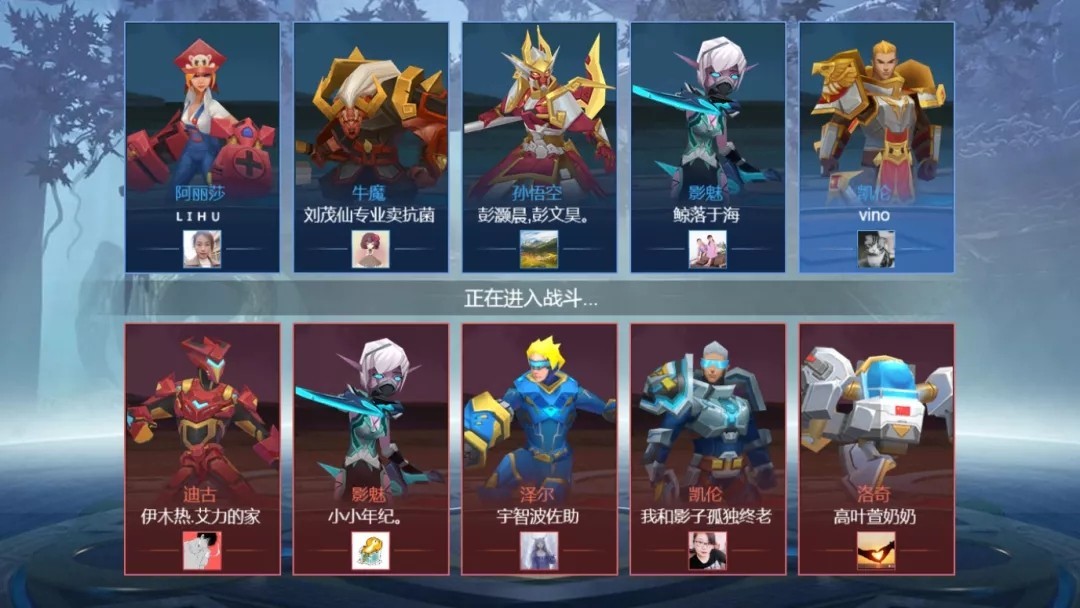Open the golden key avatar
1080x608 pixels.
(x=370, y=550)
